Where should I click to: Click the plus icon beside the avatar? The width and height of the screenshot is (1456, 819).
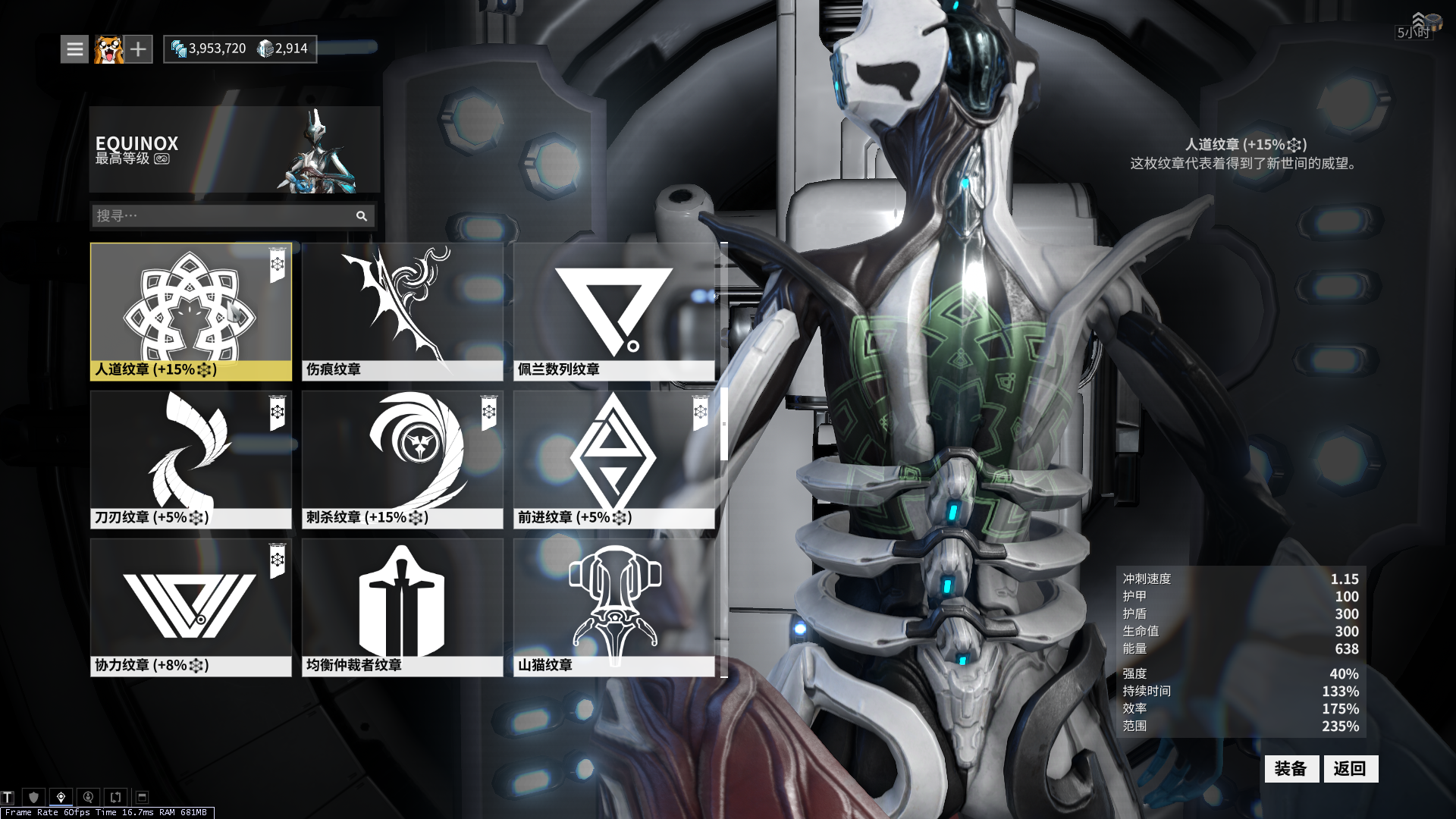pos(137,49)
